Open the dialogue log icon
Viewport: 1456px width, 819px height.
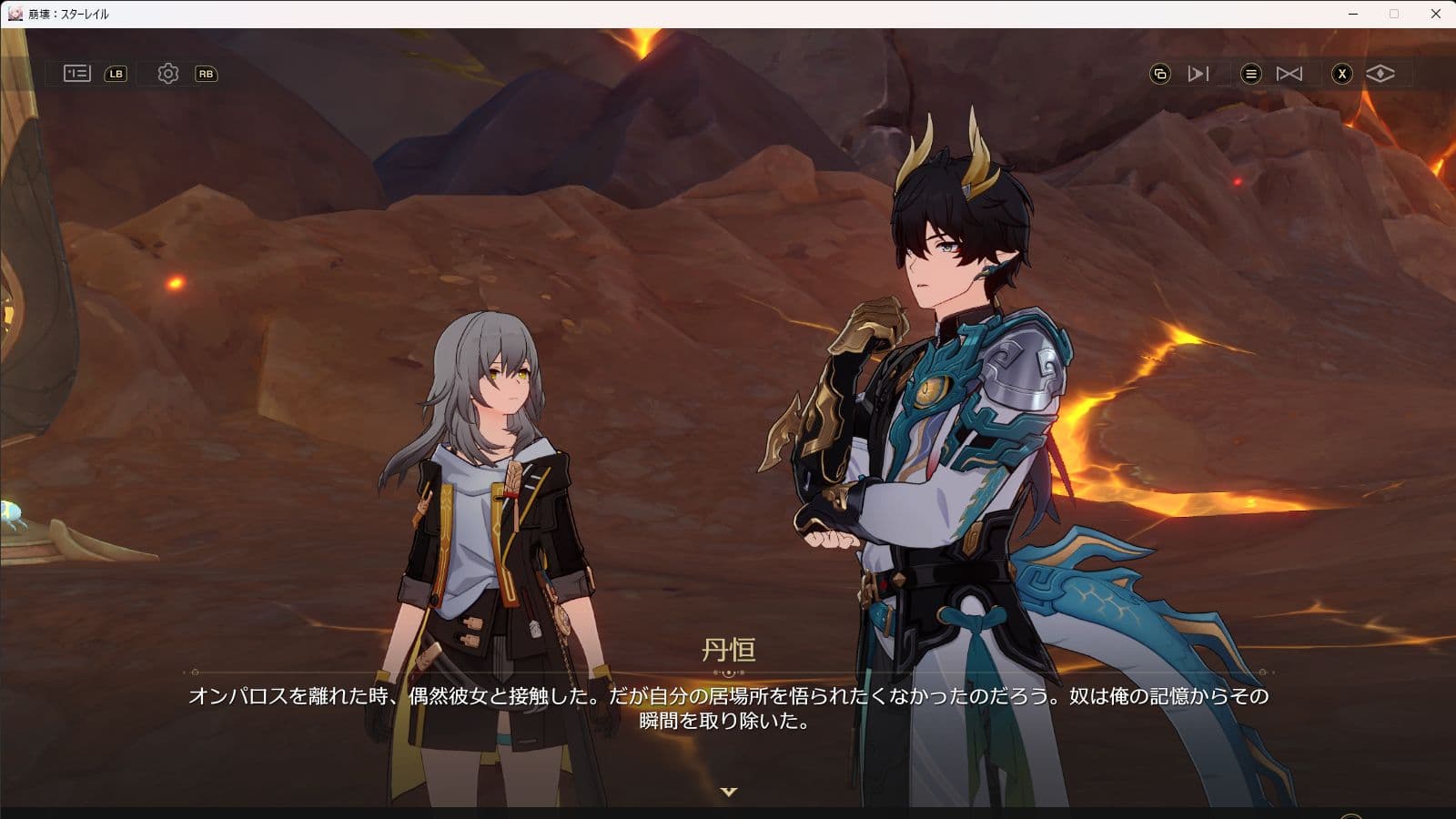tap(77, 74)
